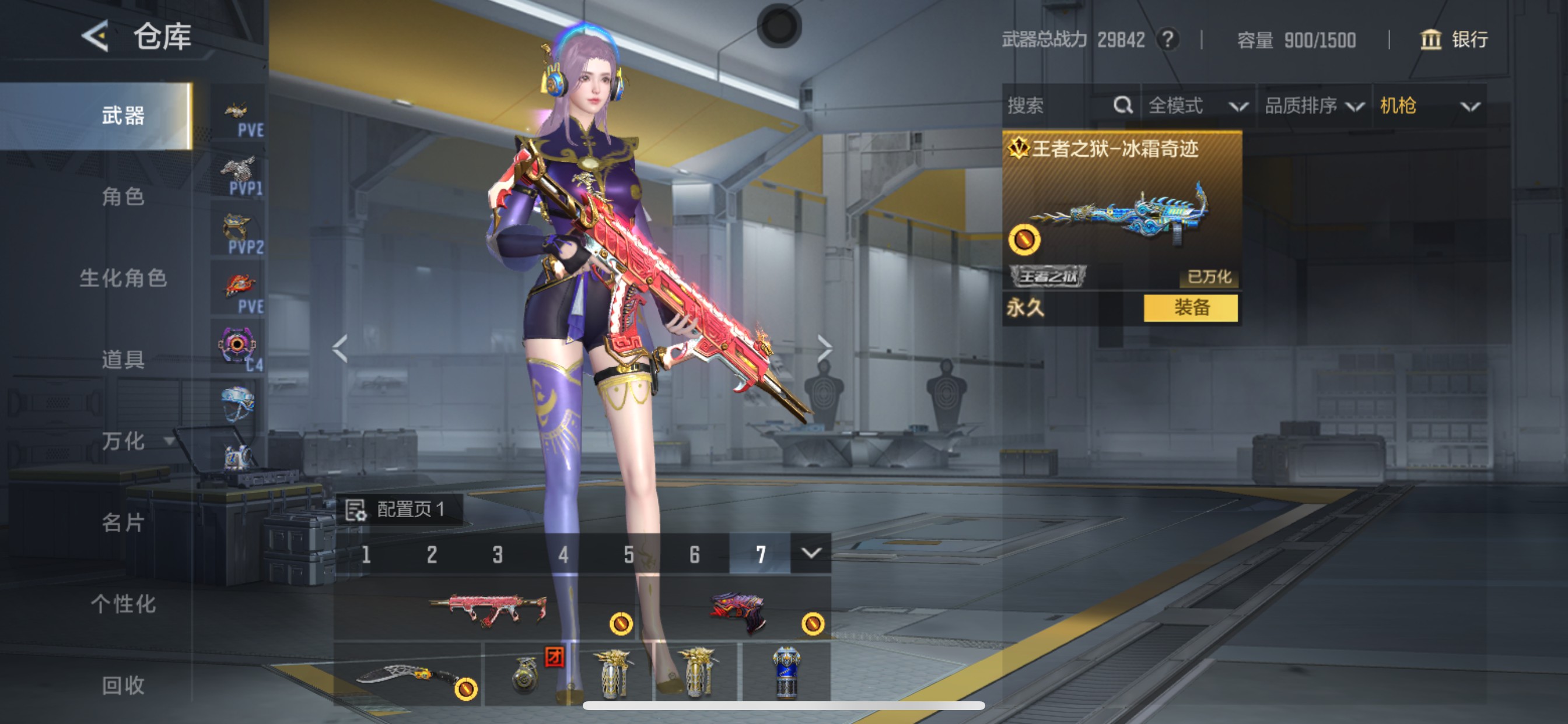This screenshot has height=724, width=1568.
Task: Go back using the arrow beside 仓库
Action: [x=96, y=37]
